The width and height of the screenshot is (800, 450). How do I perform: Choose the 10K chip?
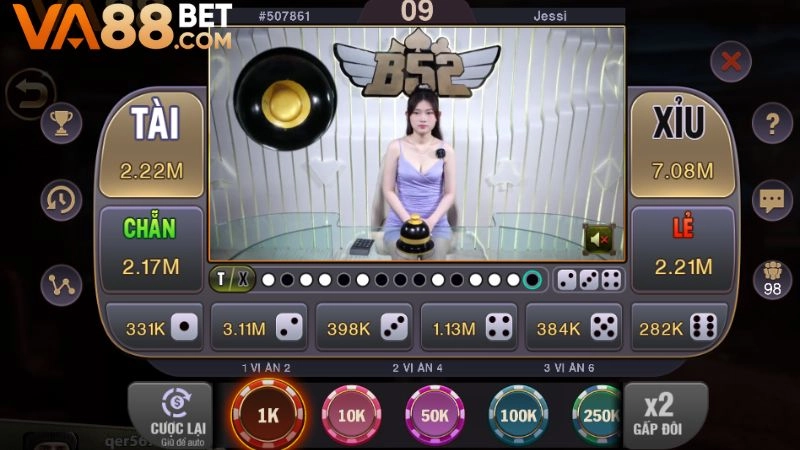point(351,413)
